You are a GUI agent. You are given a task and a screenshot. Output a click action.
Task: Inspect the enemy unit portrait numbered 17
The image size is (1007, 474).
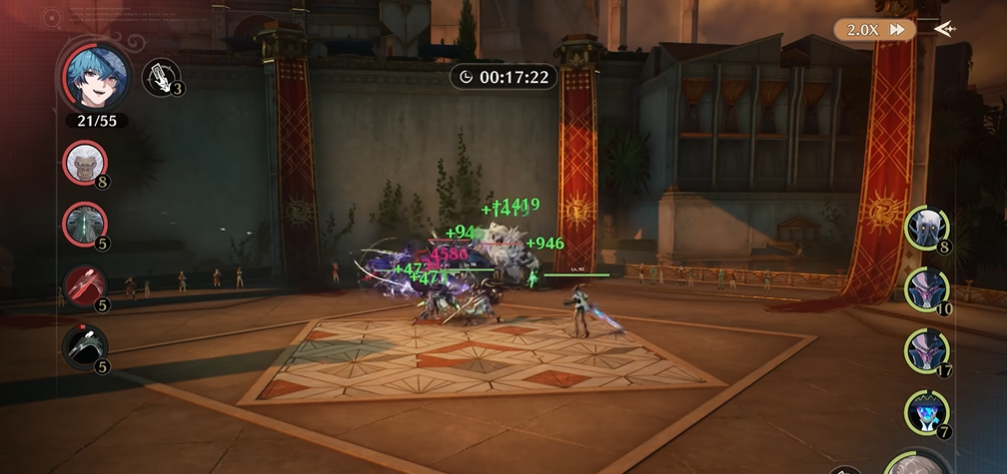pyautogui.click(x=926, y=351)
